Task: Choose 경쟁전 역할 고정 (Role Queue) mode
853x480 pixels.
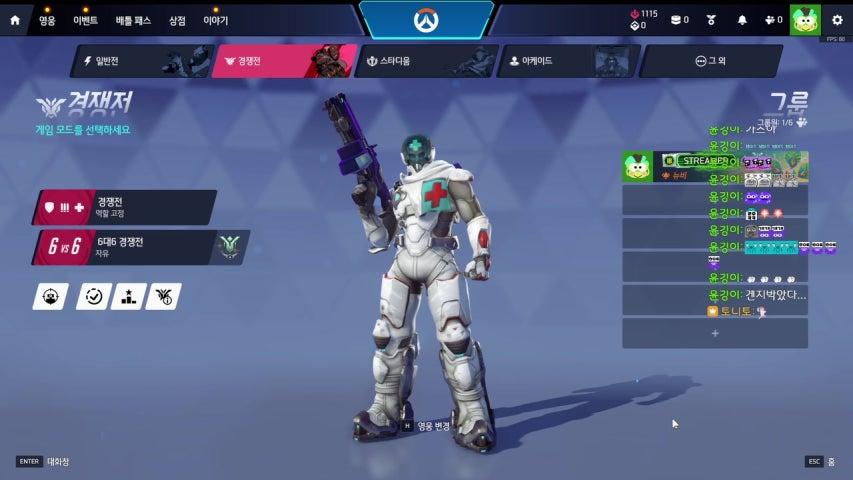Action: coord(126,207)
